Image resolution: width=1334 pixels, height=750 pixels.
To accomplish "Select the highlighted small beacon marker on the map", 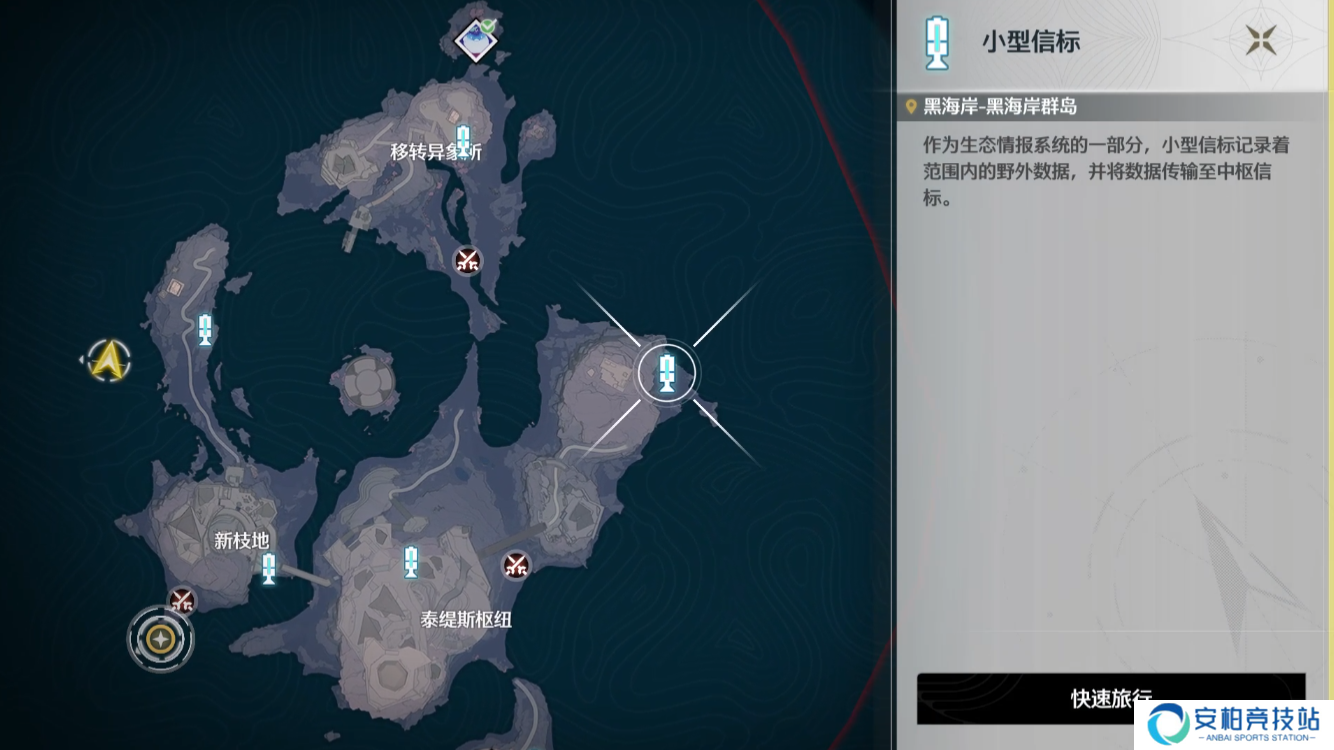I will tap(667, 372).
